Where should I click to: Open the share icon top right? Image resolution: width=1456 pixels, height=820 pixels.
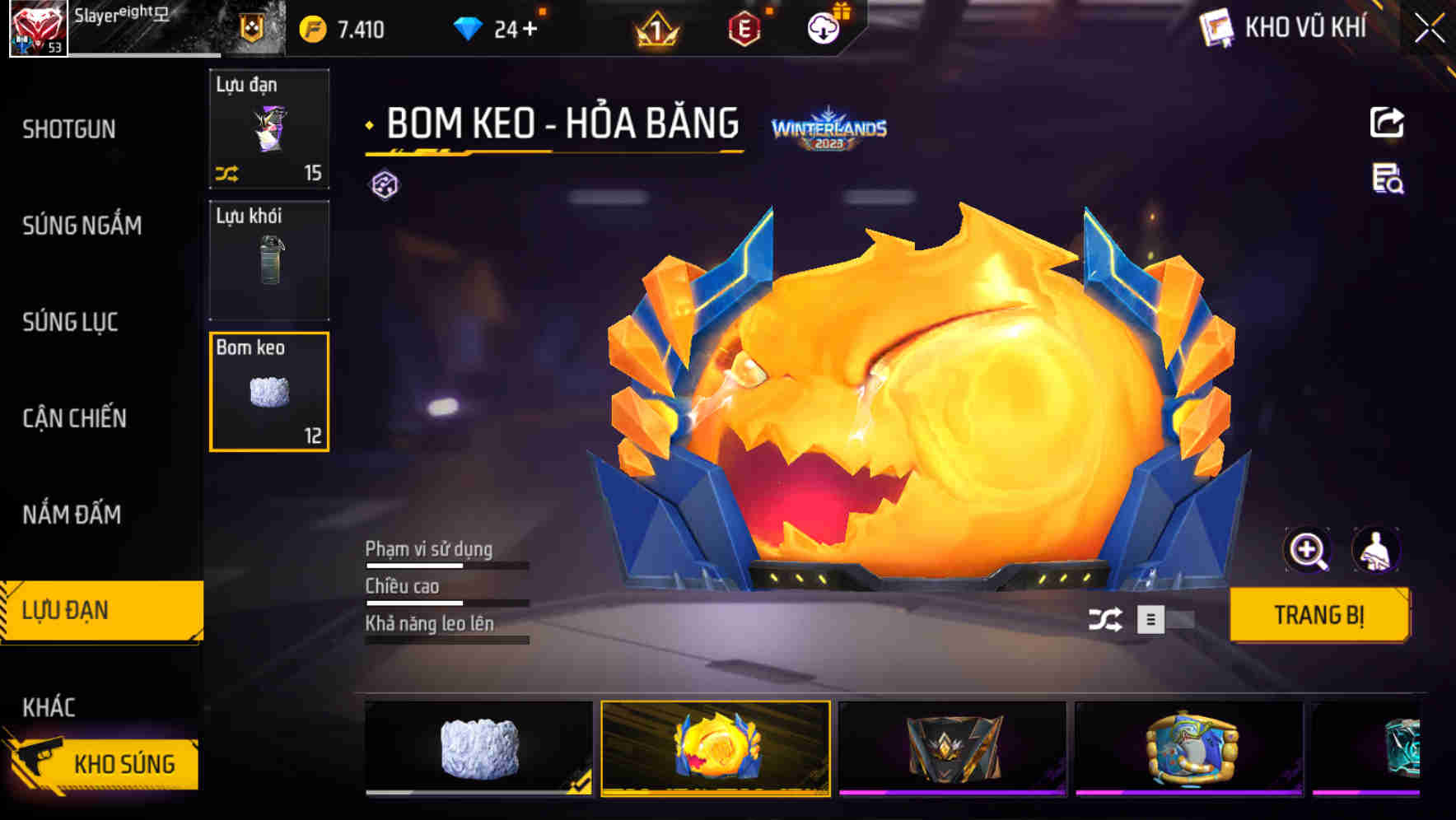tap(1386, 122)
